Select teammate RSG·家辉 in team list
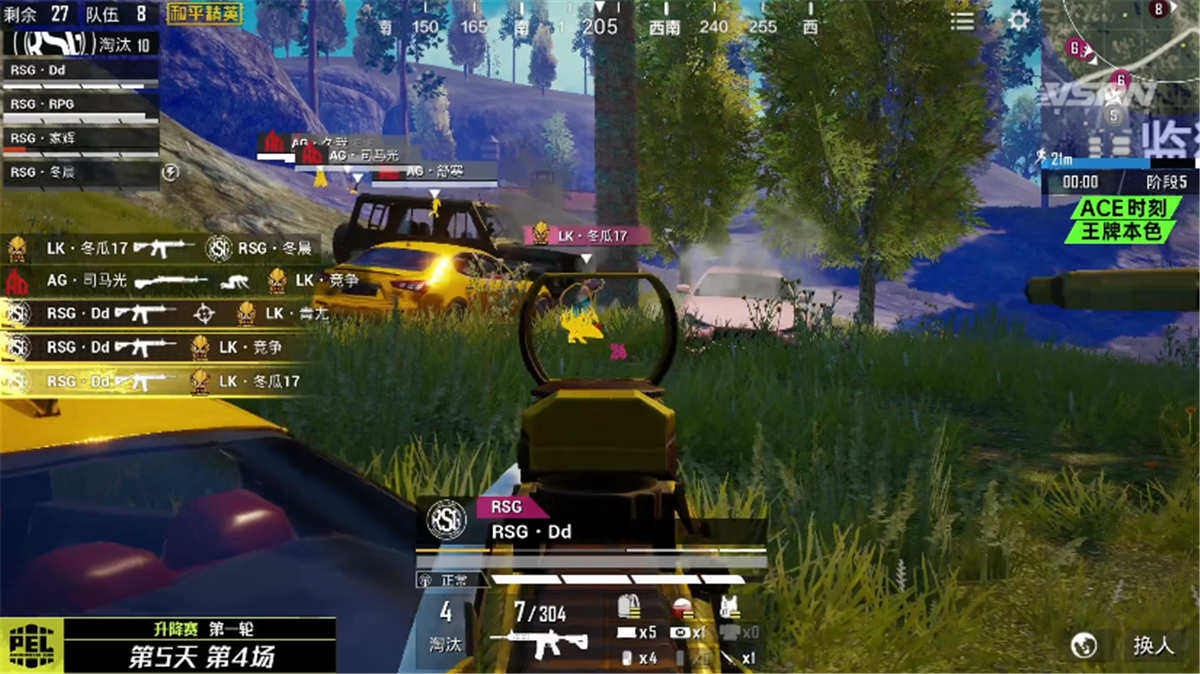 pyautogui.click(x=80, y=138)
